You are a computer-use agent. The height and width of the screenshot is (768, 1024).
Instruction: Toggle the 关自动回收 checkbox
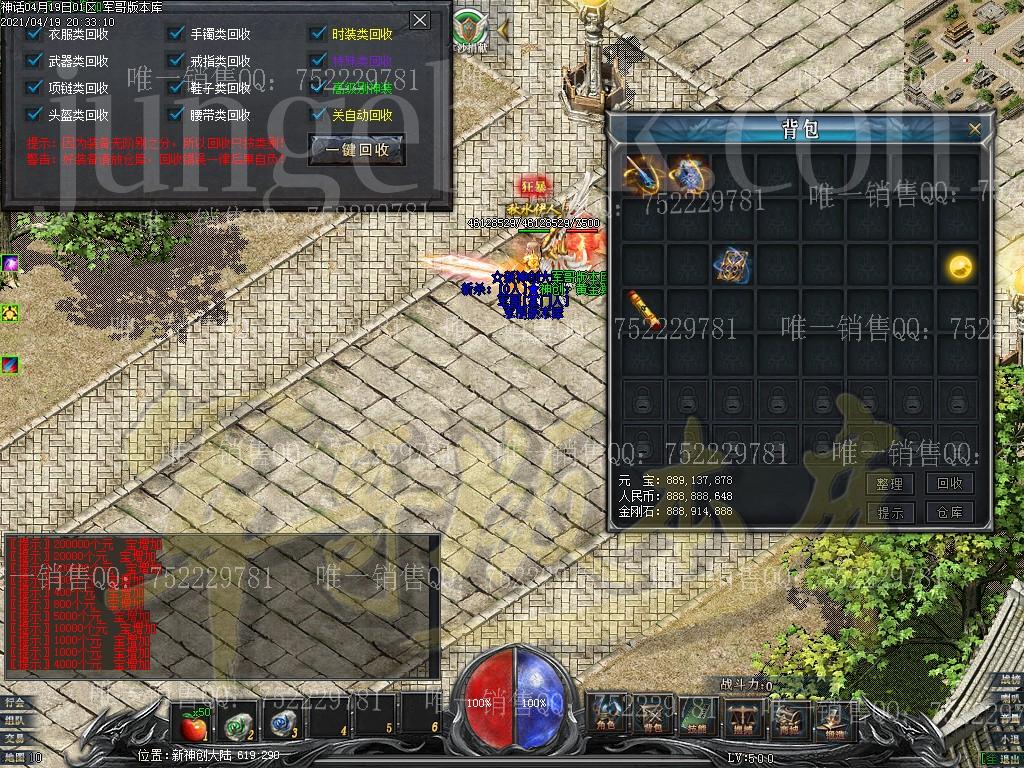tap(319, 115)
